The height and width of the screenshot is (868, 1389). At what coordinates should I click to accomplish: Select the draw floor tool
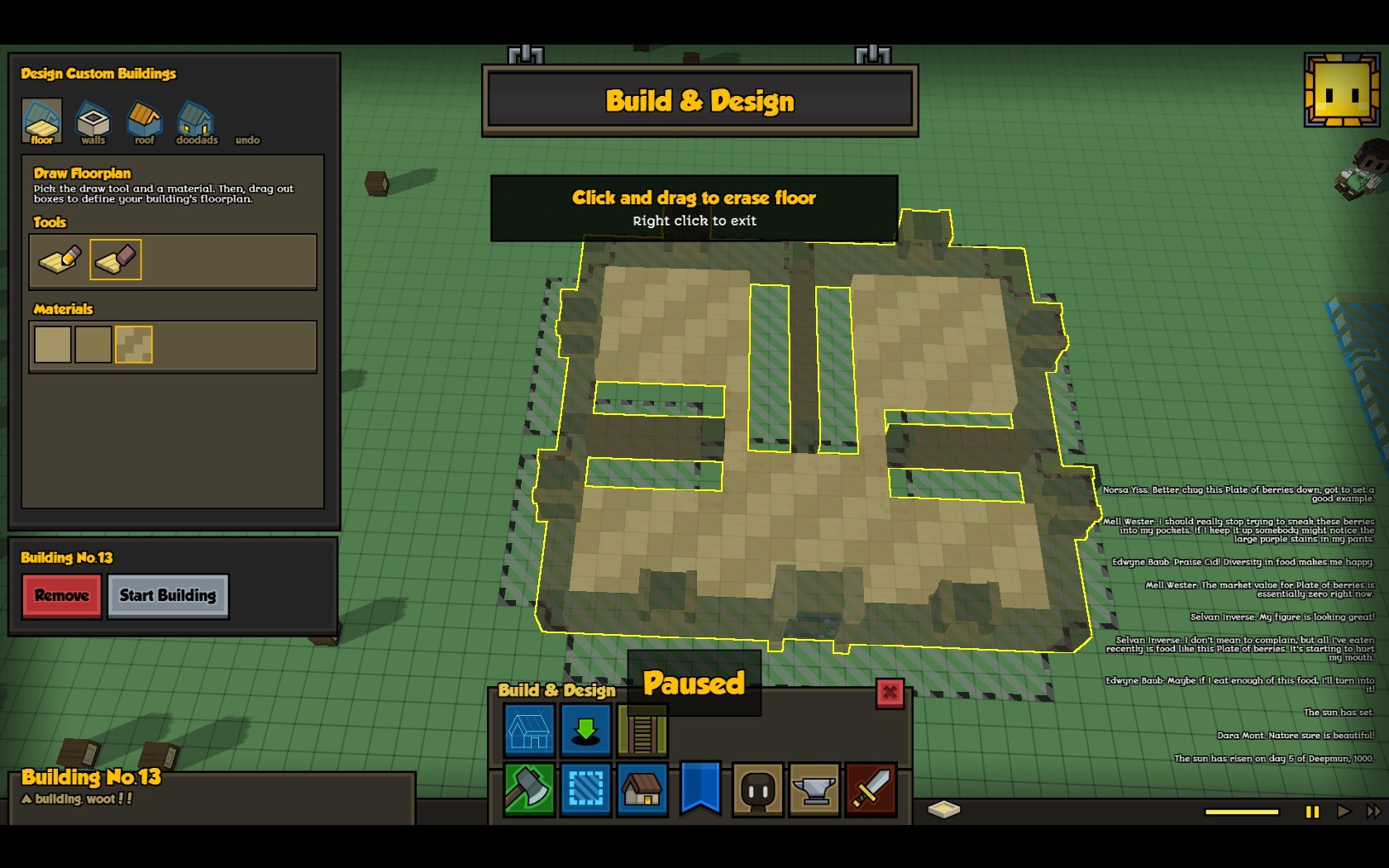(60, 260)
